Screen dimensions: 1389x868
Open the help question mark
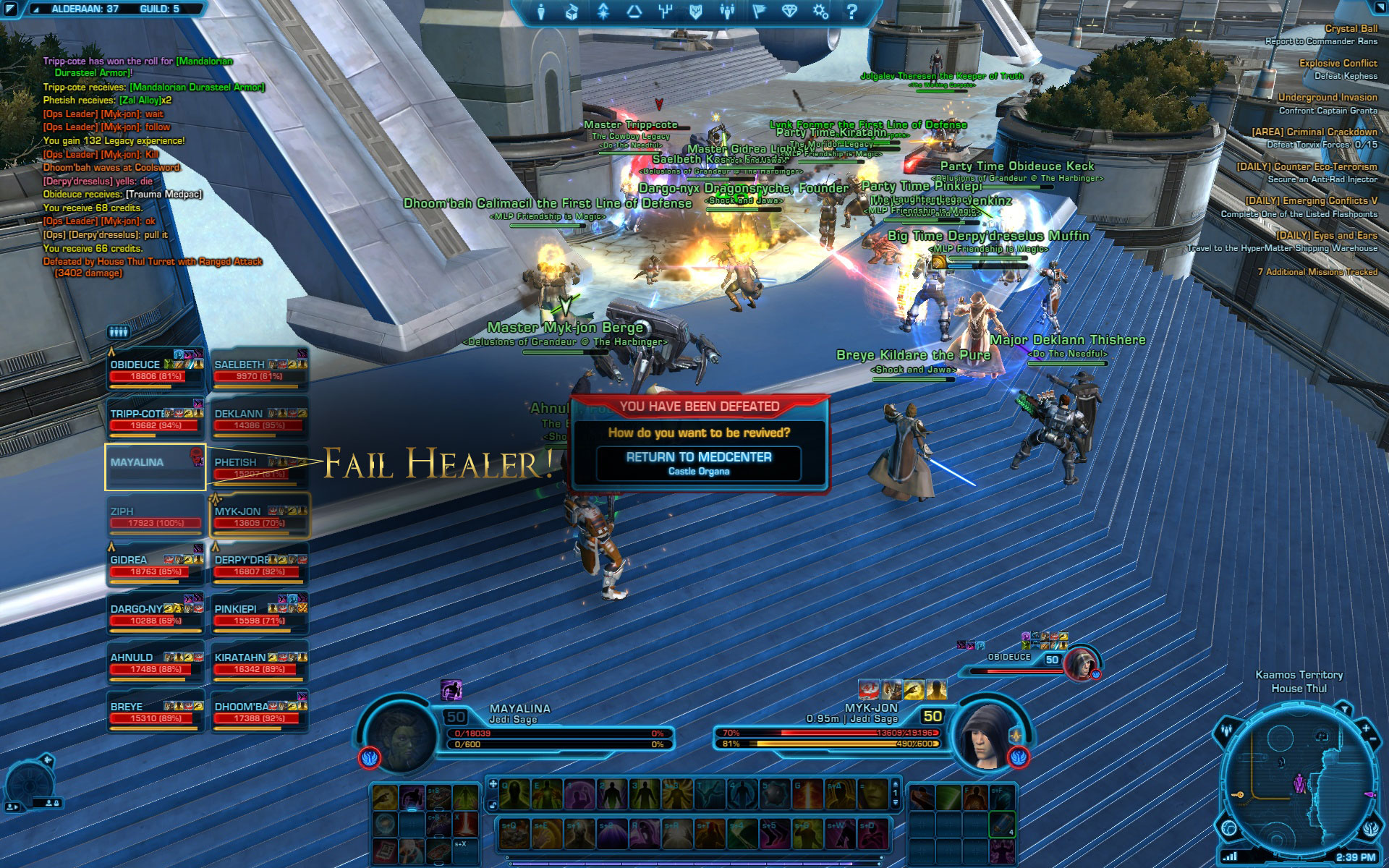(851, 12)
